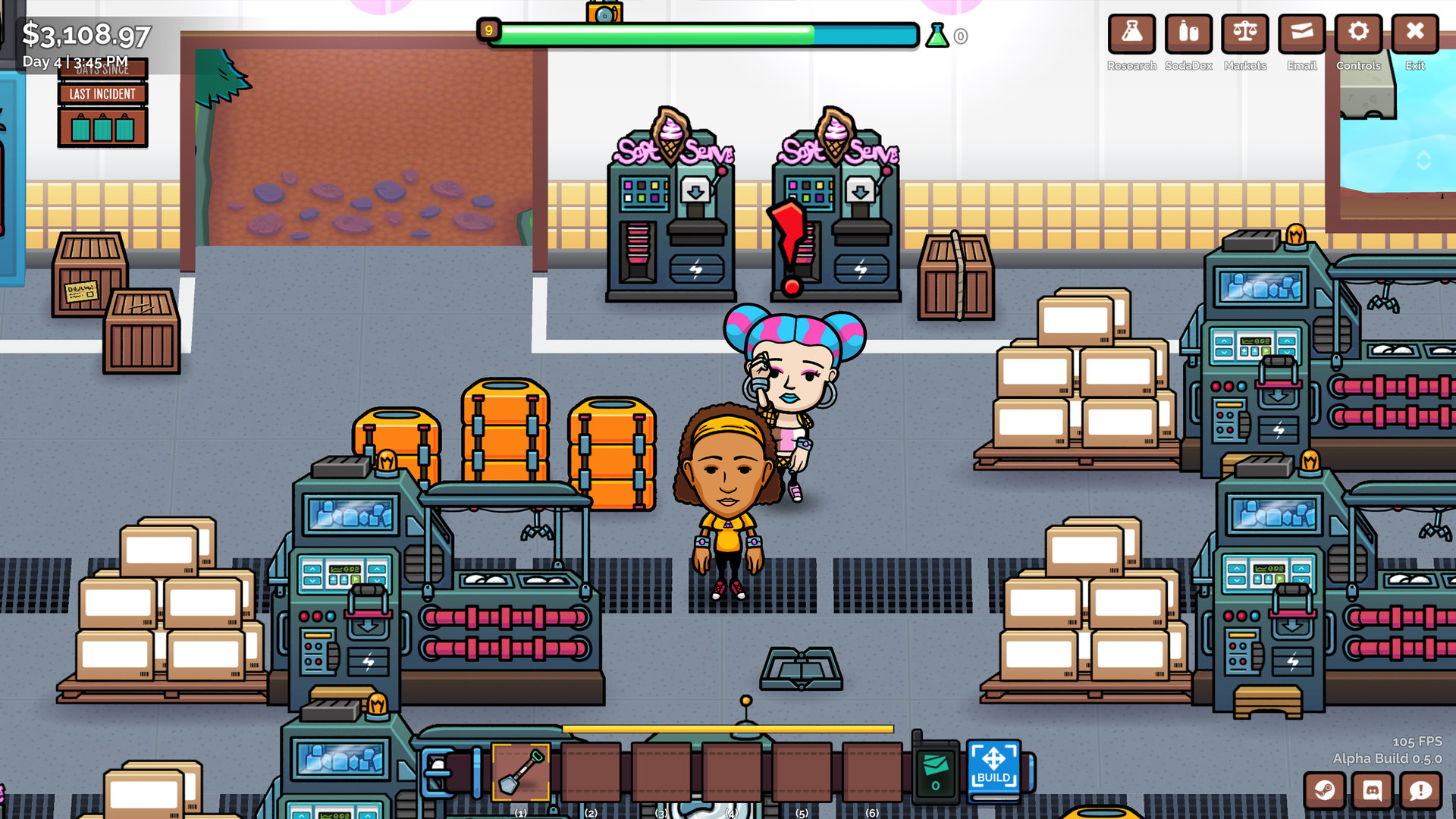This screenshot has width=1456, height=819.
Task: Click the camera icon above the progress bar
Action: click(x=604, y=11)
